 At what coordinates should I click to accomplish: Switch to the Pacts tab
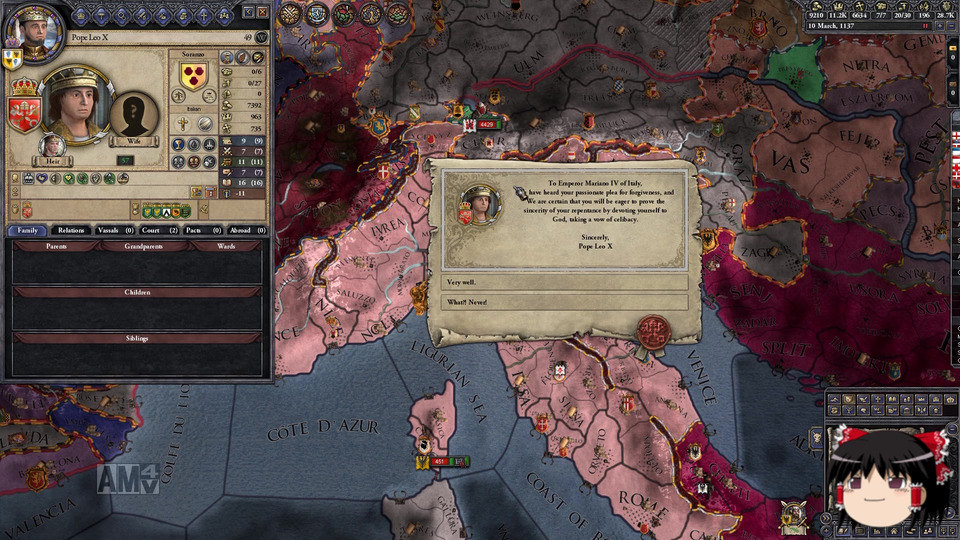(202, 230)
